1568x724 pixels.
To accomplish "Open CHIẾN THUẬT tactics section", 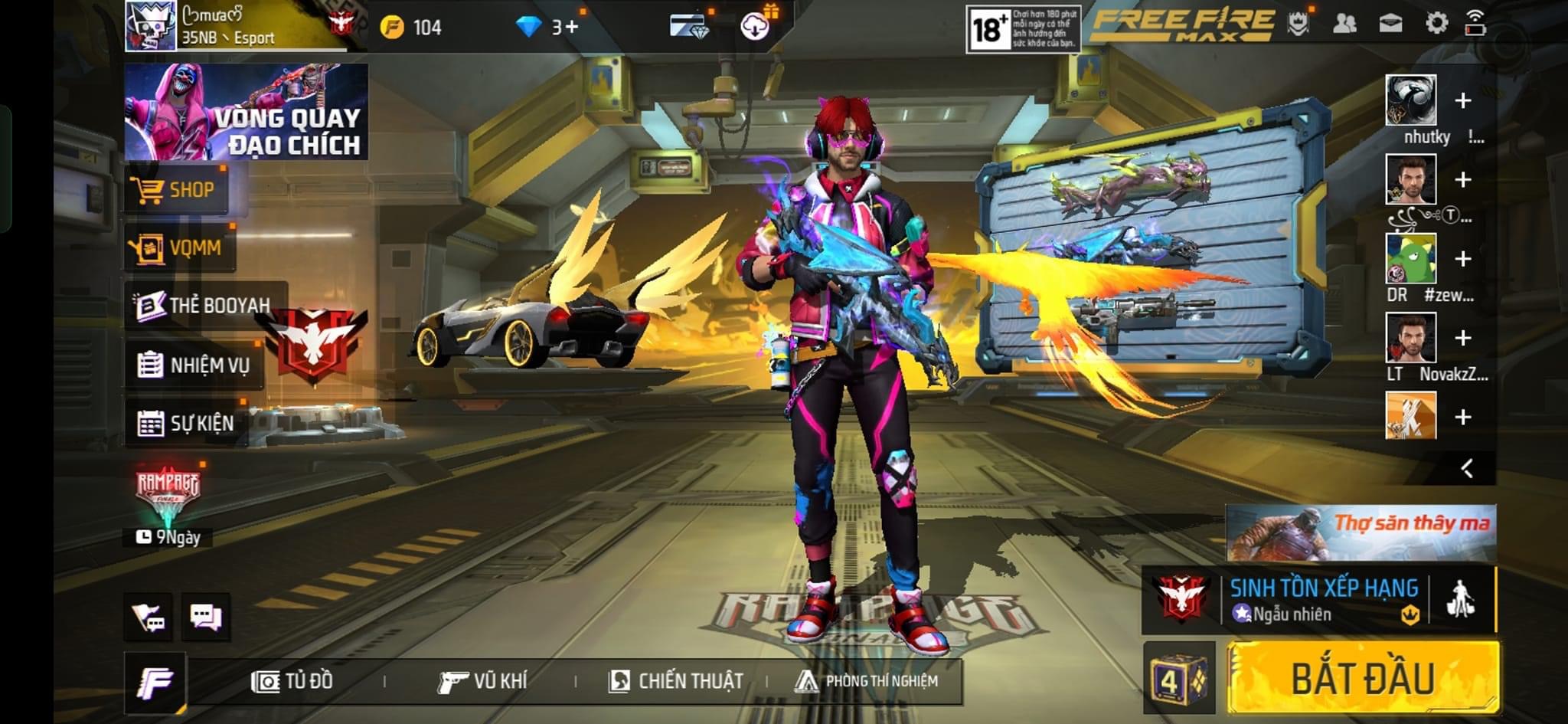I will point(675,681).
